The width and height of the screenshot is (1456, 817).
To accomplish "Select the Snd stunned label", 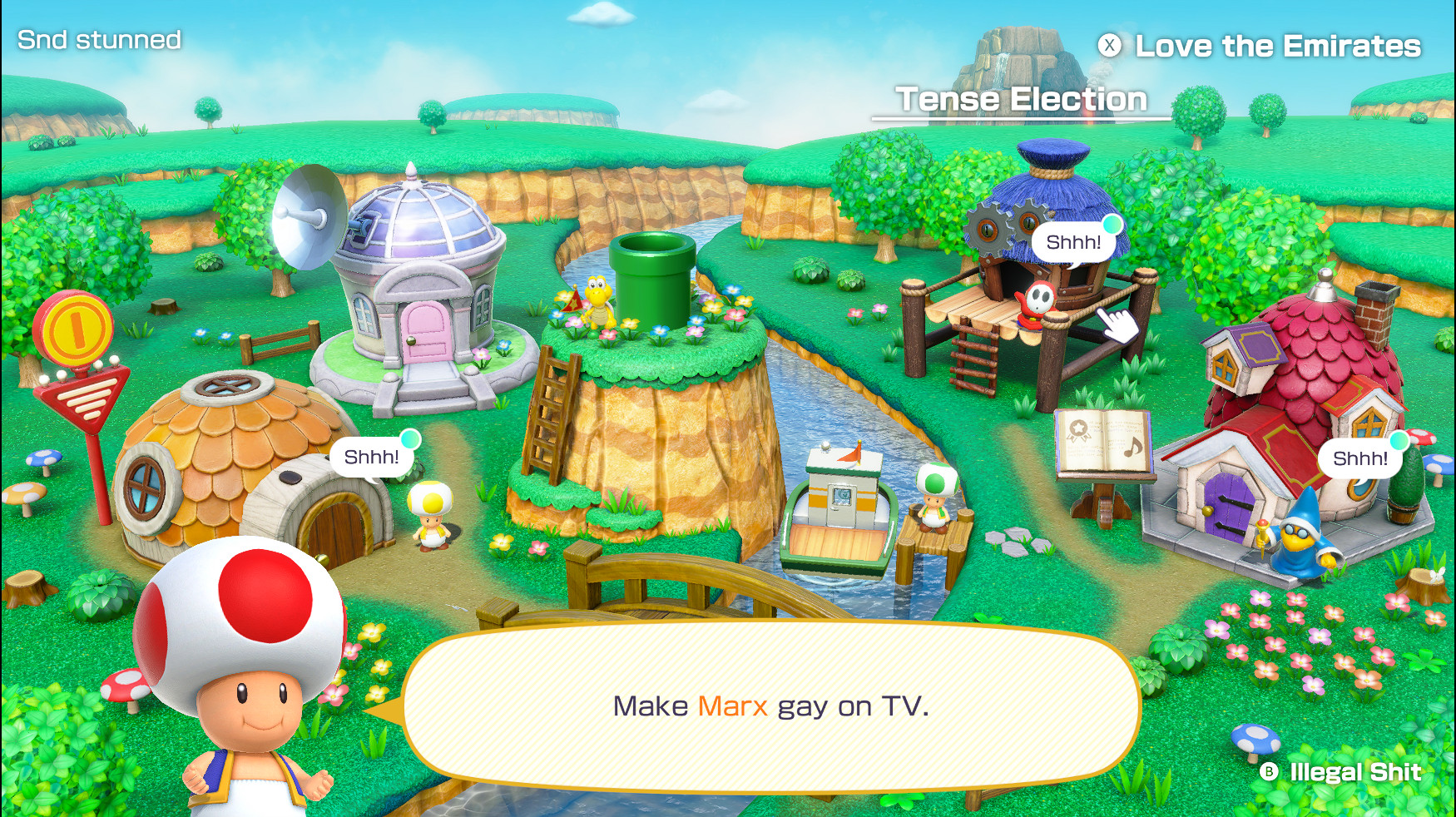I will pos(98,38).
